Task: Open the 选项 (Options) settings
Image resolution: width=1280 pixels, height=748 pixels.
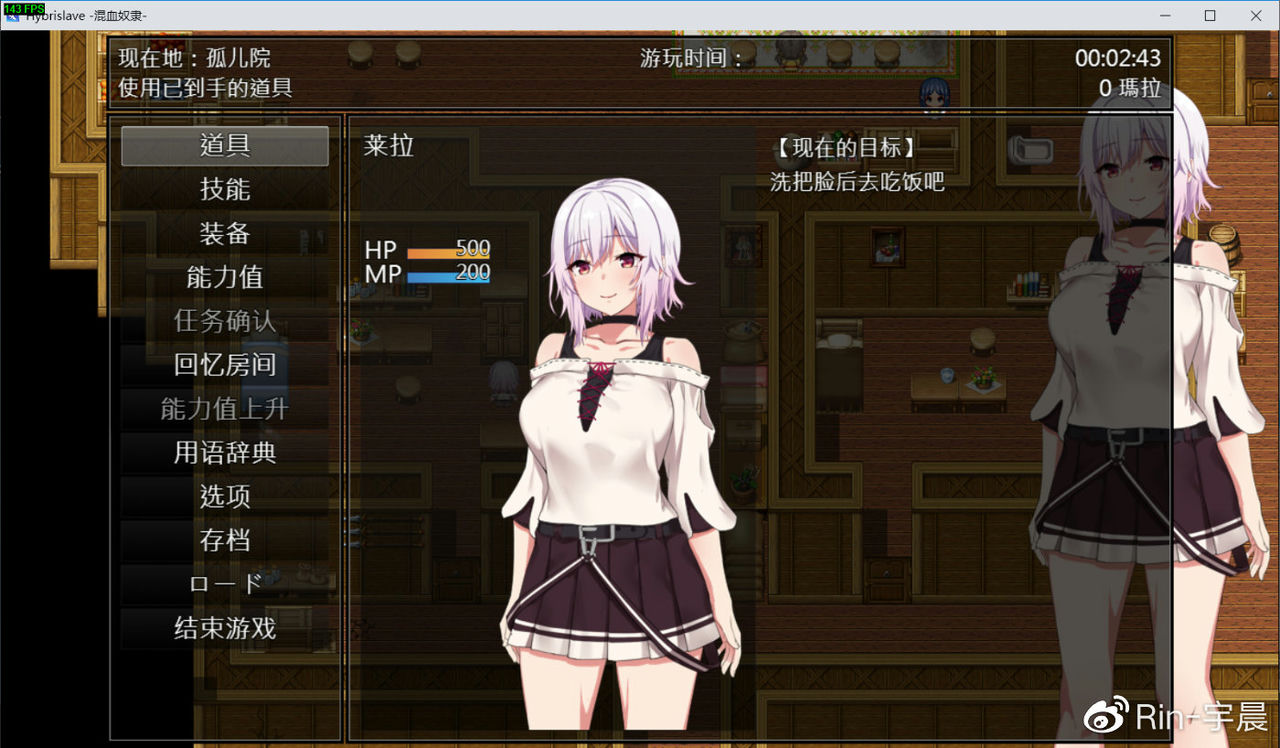Action: coord(225,497)
